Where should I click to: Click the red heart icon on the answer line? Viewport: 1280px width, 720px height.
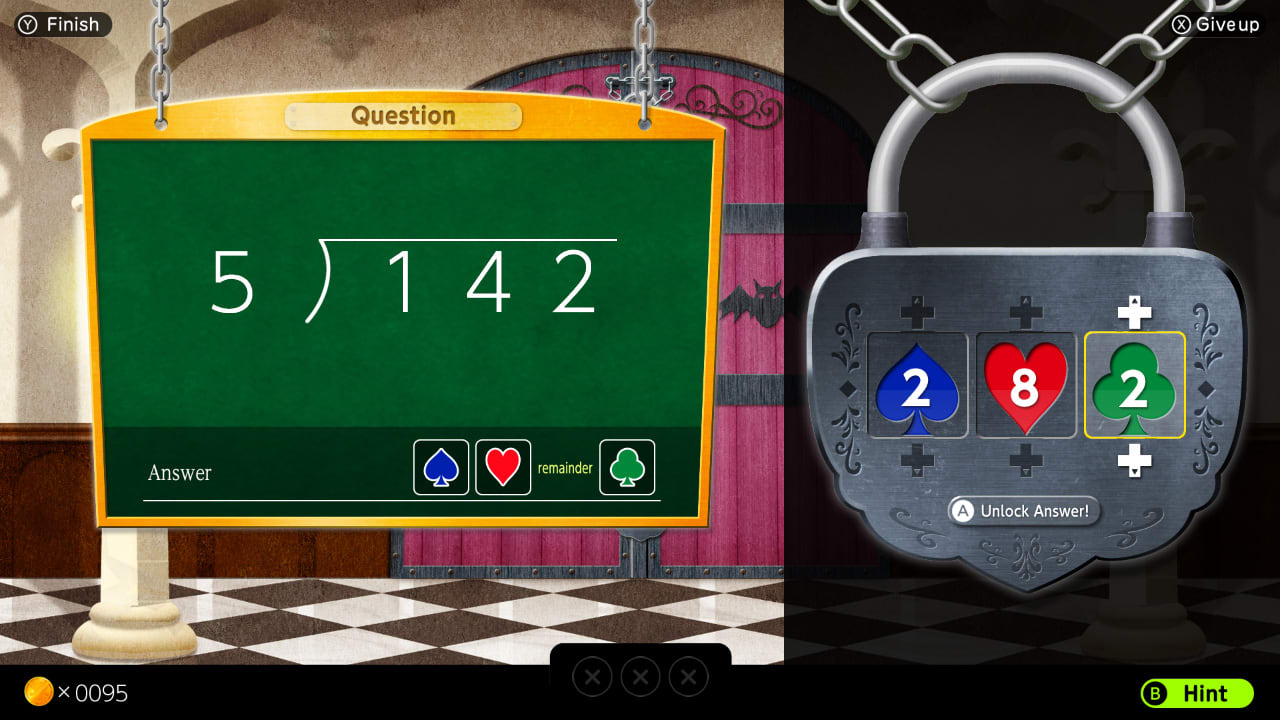click(501, 467)
